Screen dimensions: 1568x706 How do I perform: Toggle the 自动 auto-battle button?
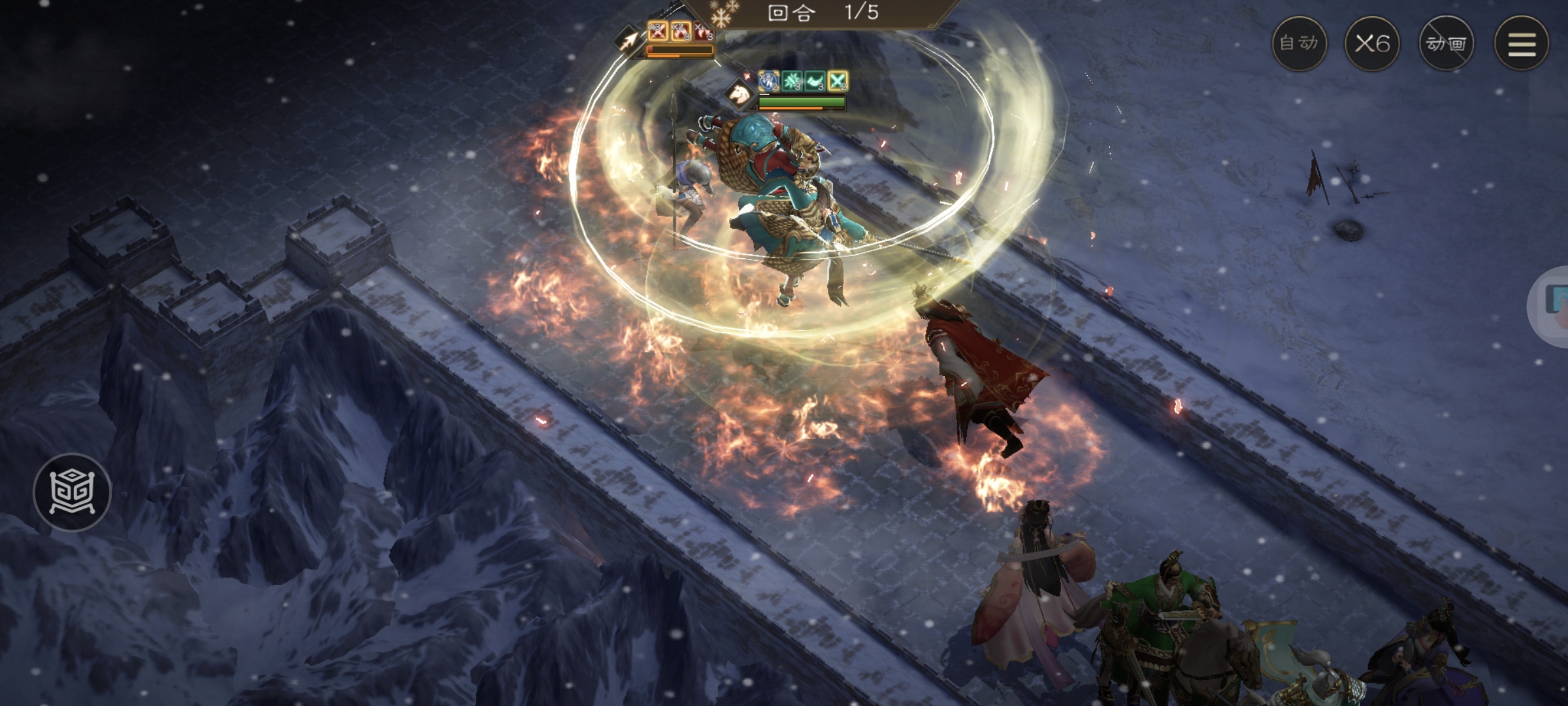pos(1299,44)
